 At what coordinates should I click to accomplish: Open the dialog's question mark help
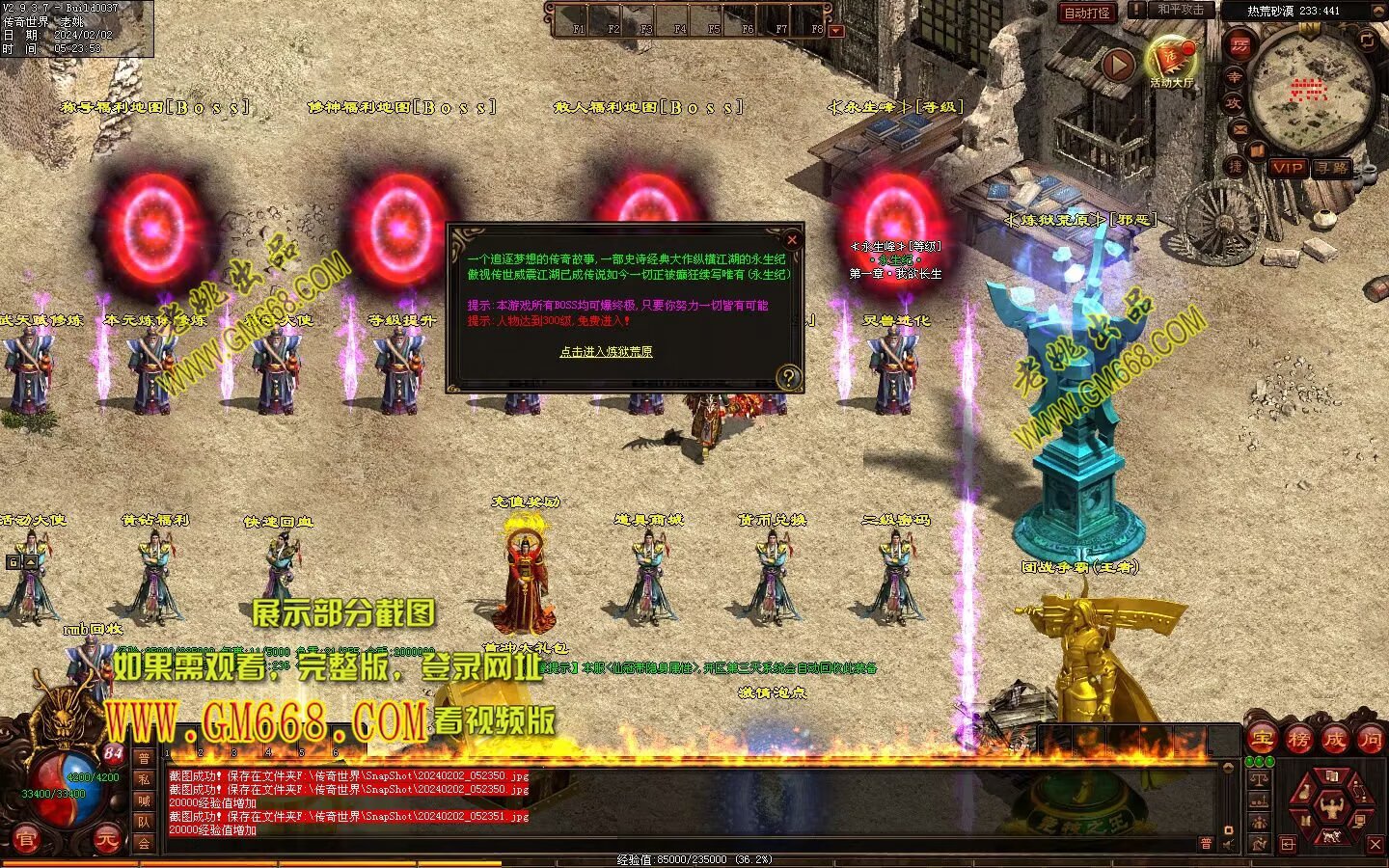coord(788,377)
